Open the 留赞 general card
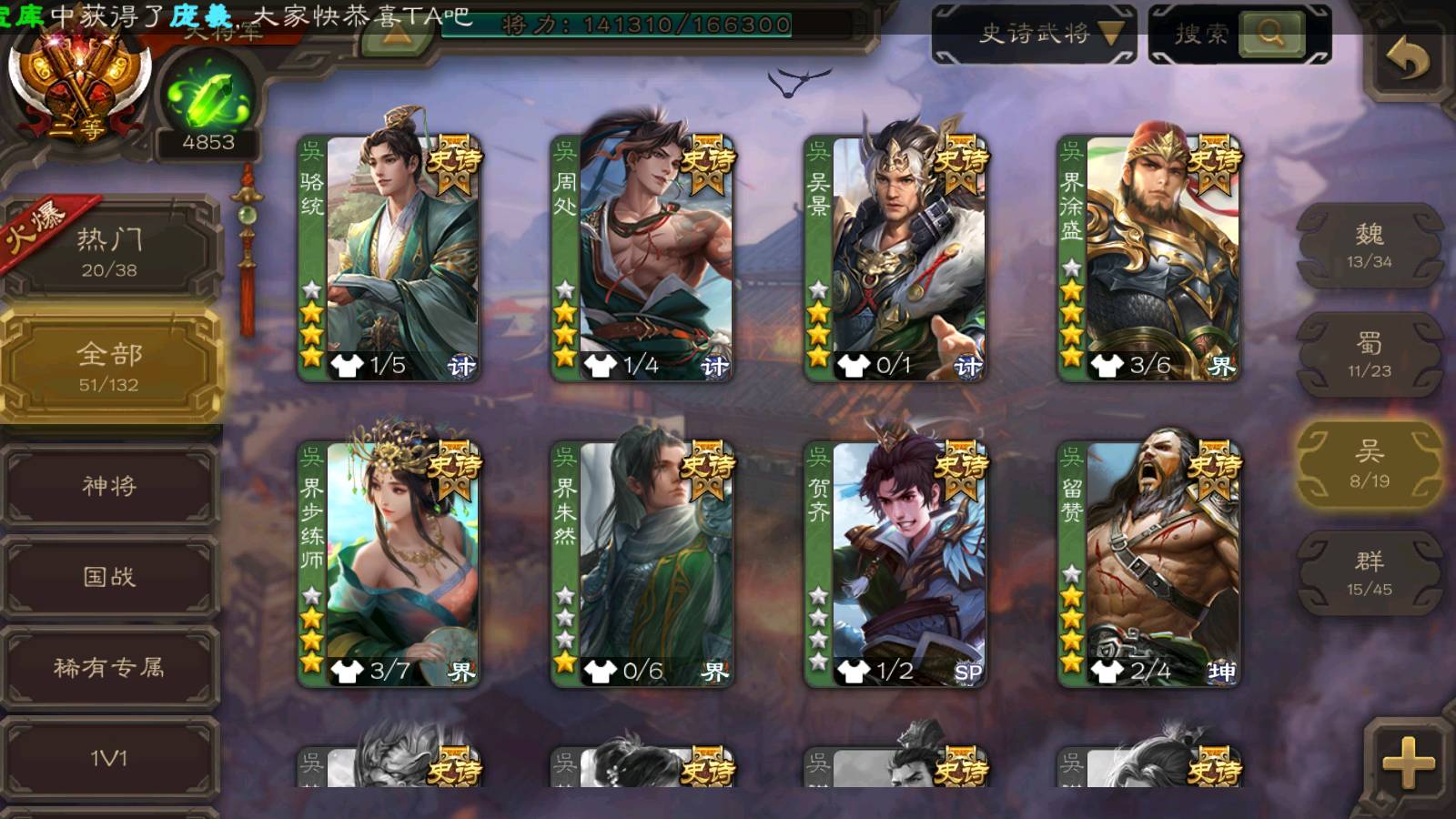1456x819 pixels. tap(1148, 564)
